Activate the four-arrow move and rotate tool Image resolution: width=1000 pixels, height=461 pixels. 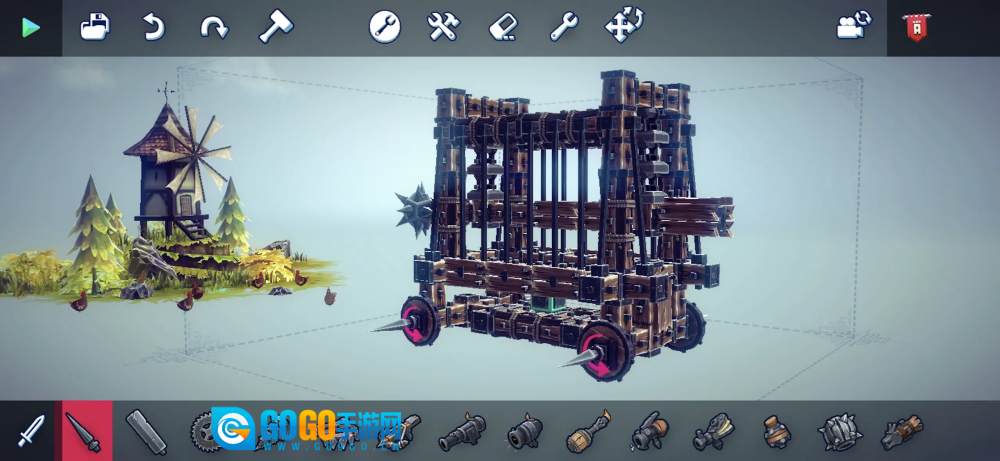pos(624,27)
